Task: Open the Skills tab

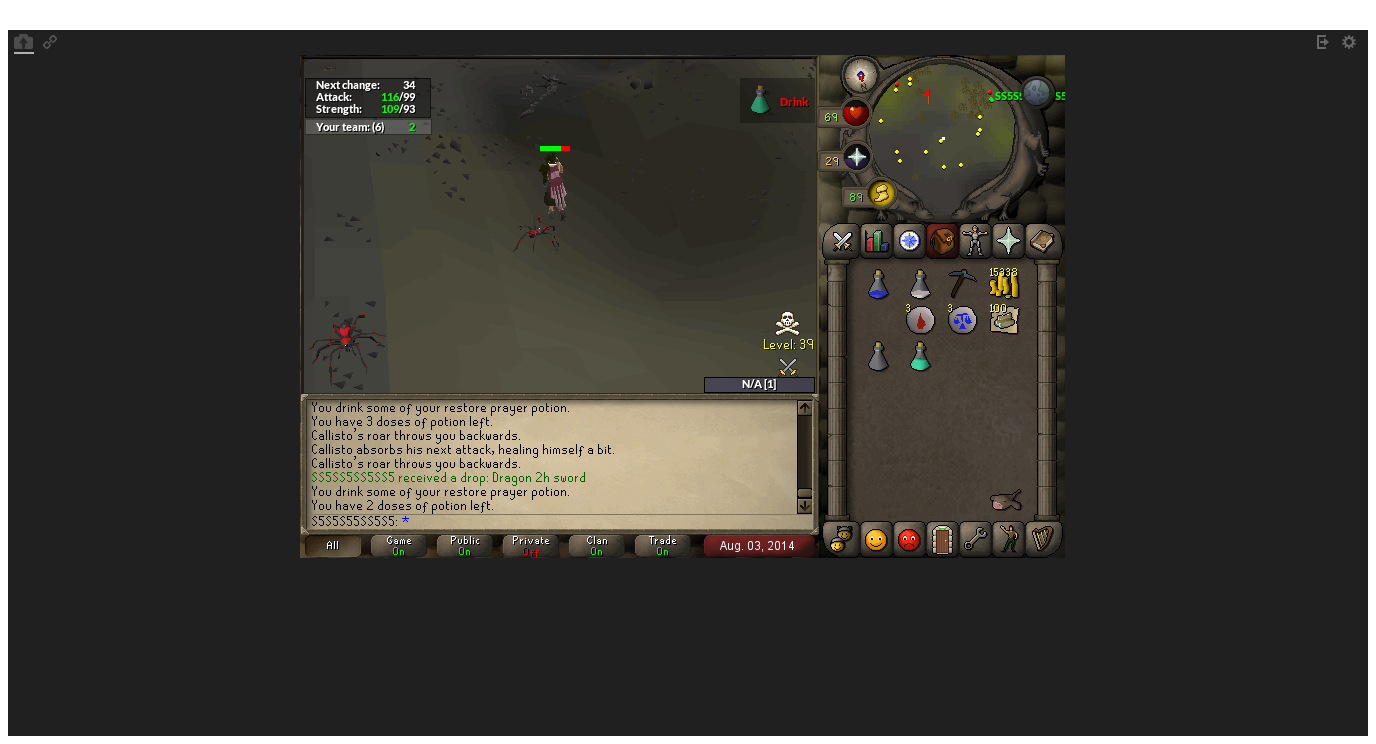Action: tap(874, 241)
